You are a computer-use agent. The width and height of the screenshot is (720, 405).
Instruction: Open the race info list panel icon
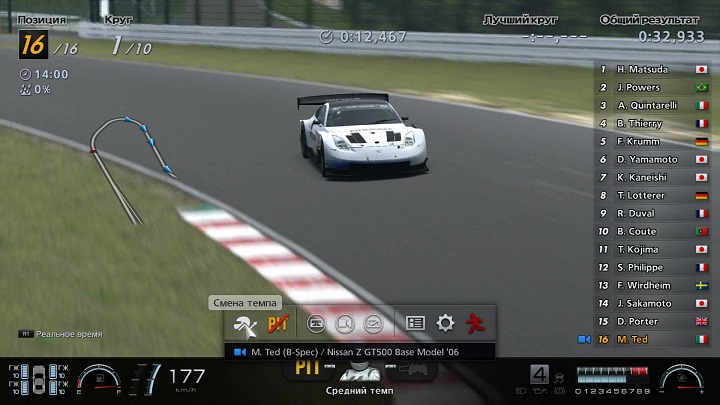415,323
